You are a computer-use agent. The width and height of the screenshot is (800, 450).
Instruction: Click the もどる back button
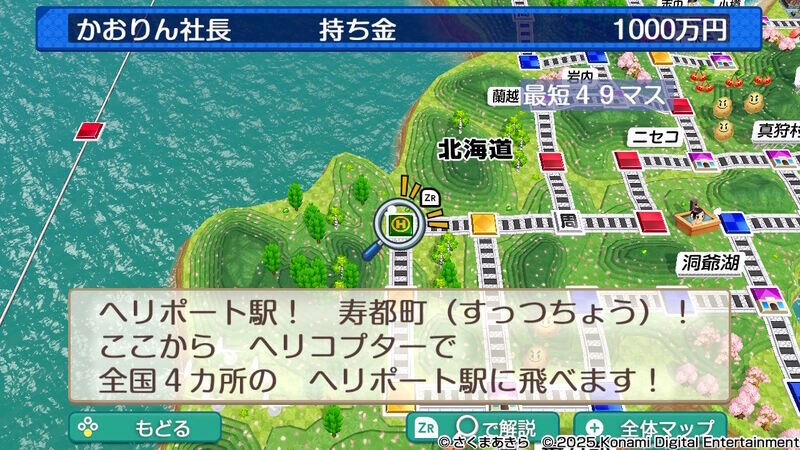(x=145, y=427)
